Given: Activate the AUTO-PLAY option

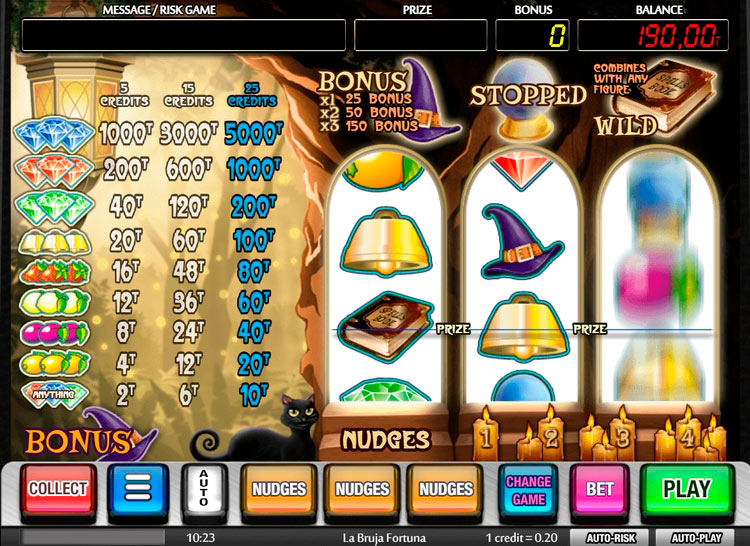Looking at the screenshot, I should click(697, 537).
